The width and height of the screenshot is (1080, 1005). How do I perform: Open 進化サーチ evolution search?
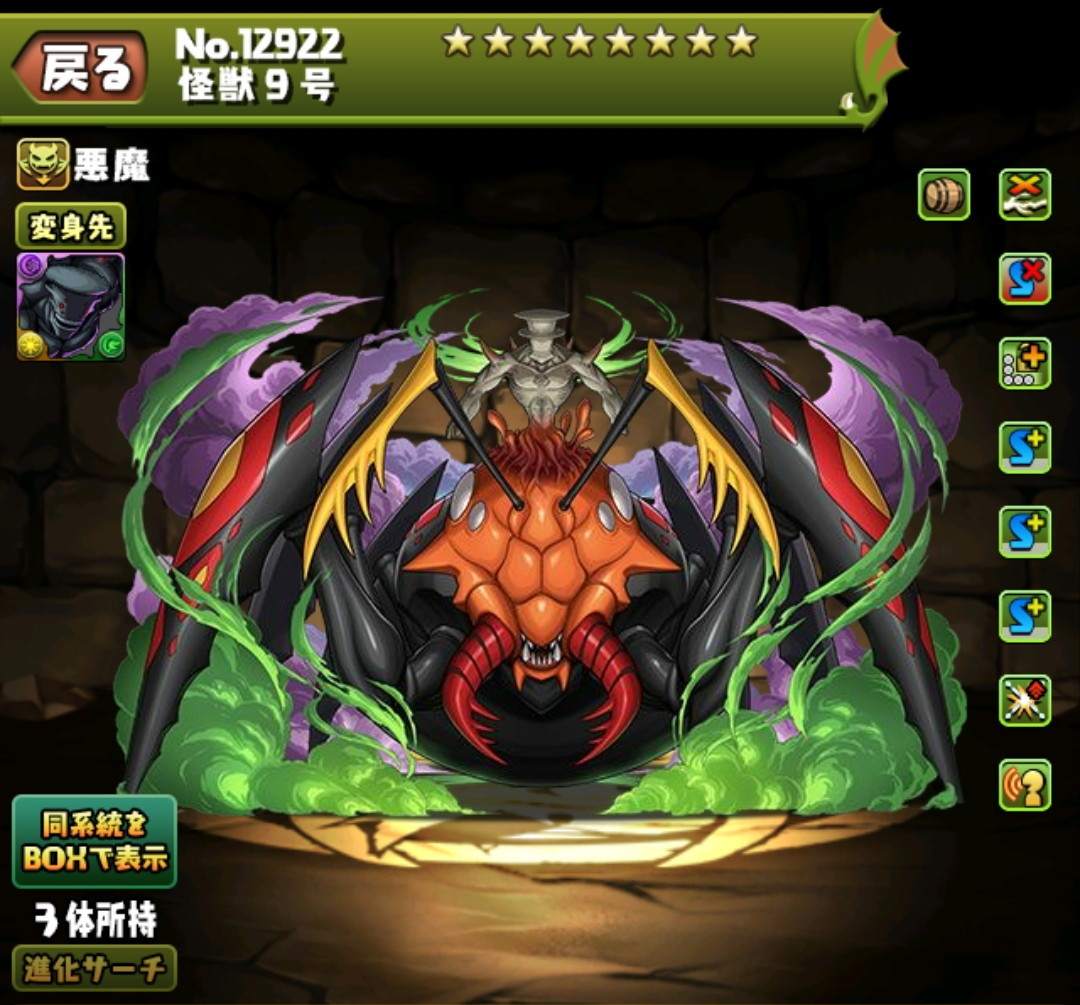94,968
